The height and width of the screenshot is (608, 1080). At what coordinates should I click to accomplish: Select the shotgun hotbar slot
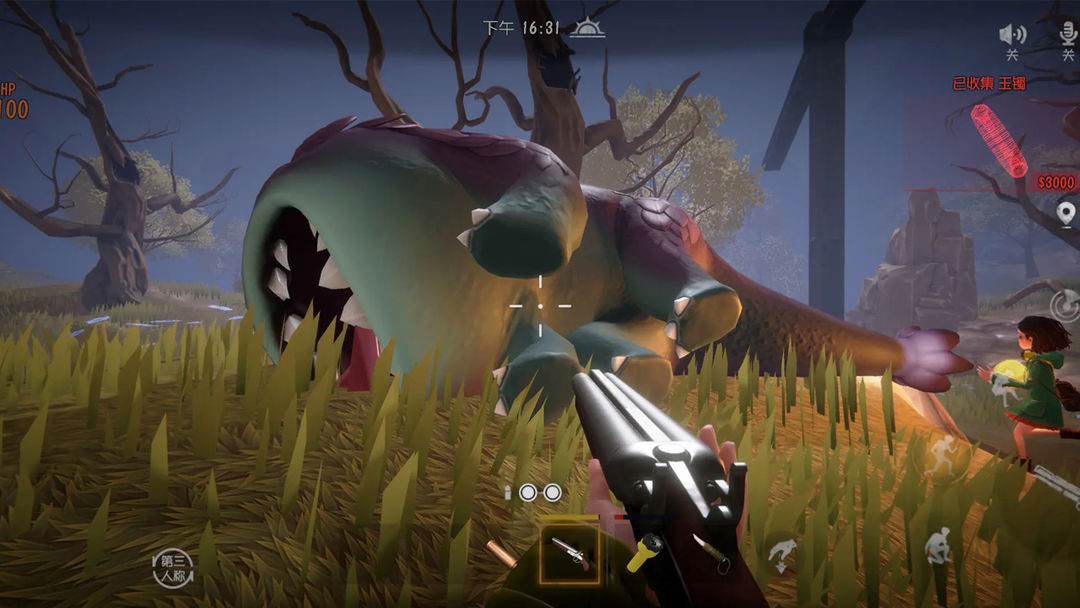pyautogui.click(x=569, y=553)
